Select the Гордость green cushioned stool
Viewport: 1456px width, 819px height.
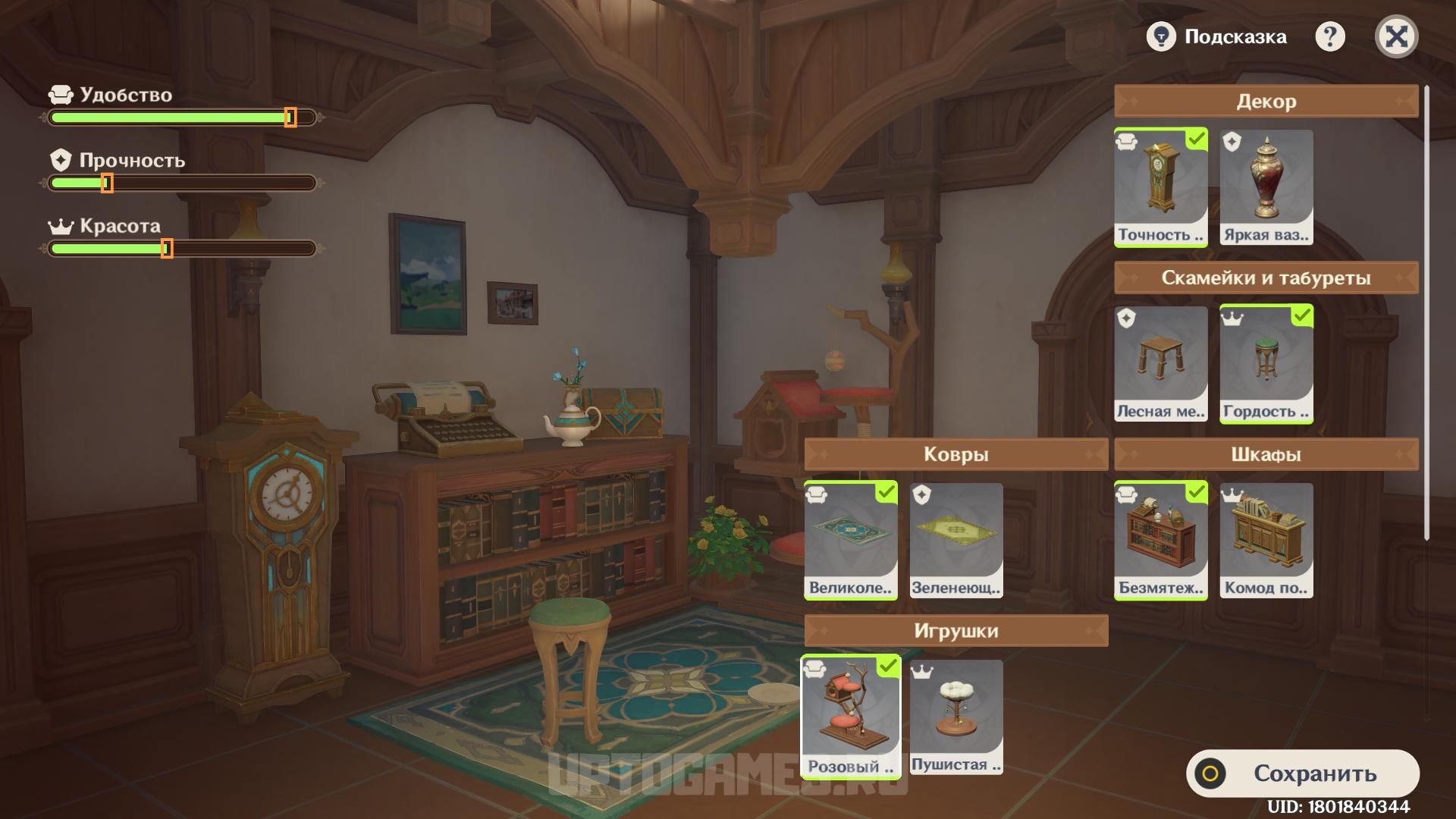(1266, 364)
